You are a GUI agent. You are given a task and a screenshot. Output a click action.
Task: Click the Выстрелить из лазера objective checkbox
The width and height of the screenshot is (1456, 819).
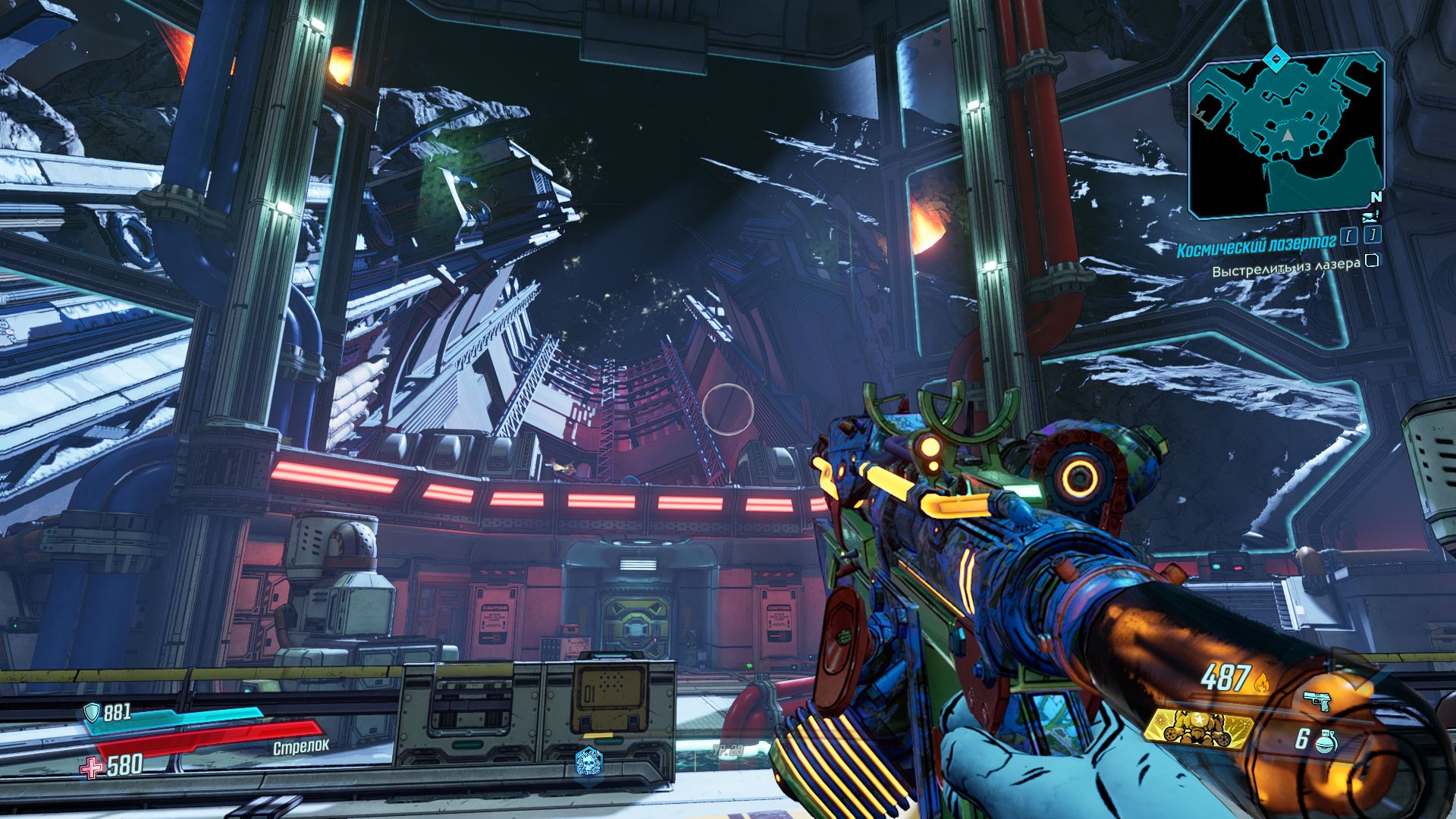coord(1371,262)
